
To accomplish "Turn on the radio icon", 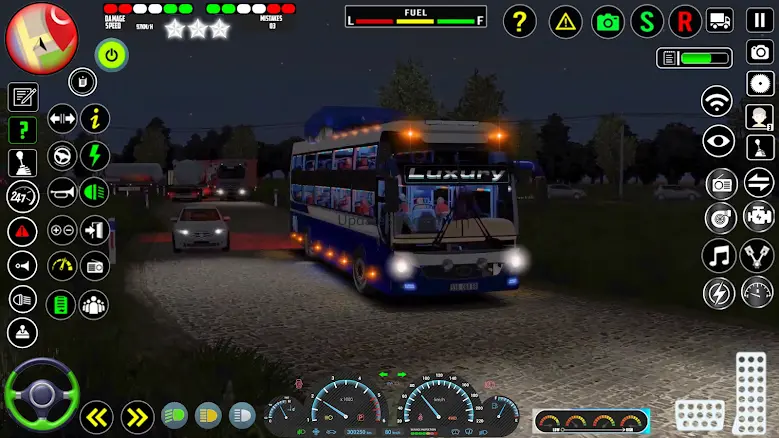I will click(x=720, y=183).
